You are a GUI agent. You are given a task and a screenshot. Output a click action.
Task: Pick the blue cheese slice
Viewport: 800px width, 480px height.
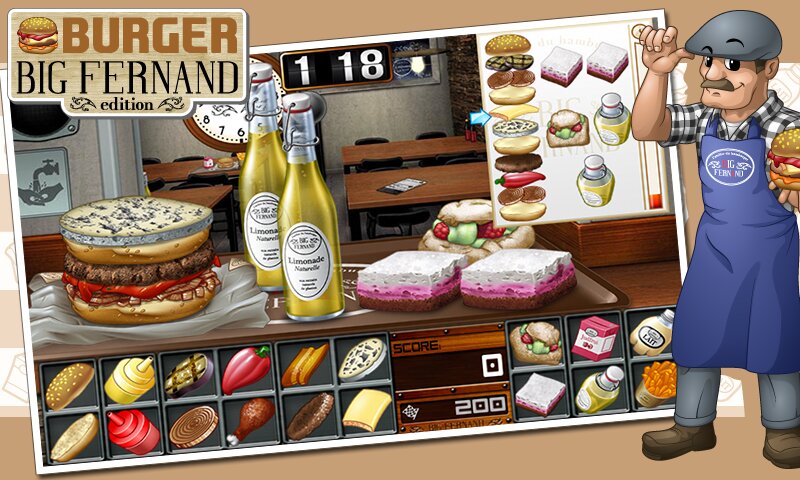[361, 359]
